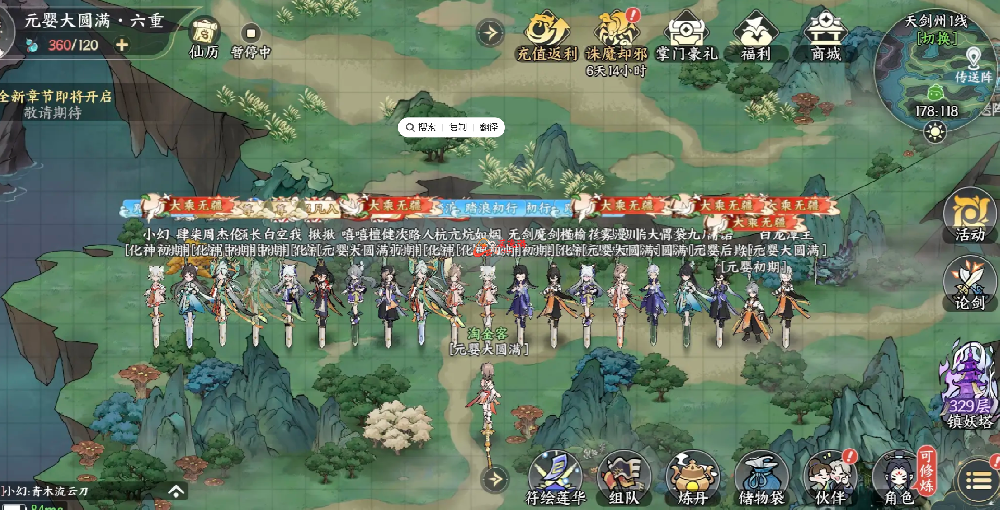Open the 炼丹 alchemy furnace
1000x510 pixels.
(x=692, y=477)
